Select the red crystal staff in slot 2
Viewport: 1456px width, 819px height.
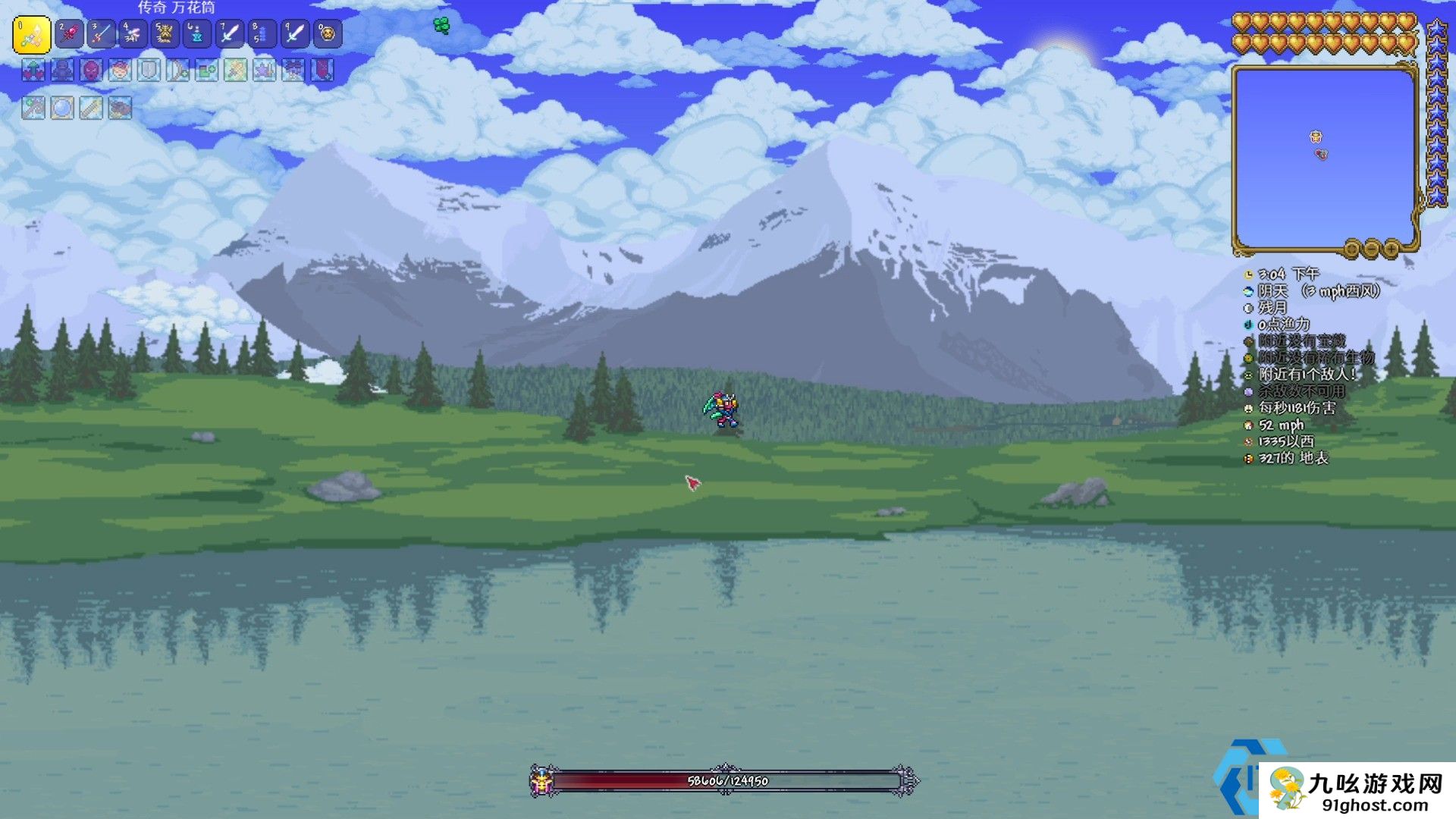point(69,34)
